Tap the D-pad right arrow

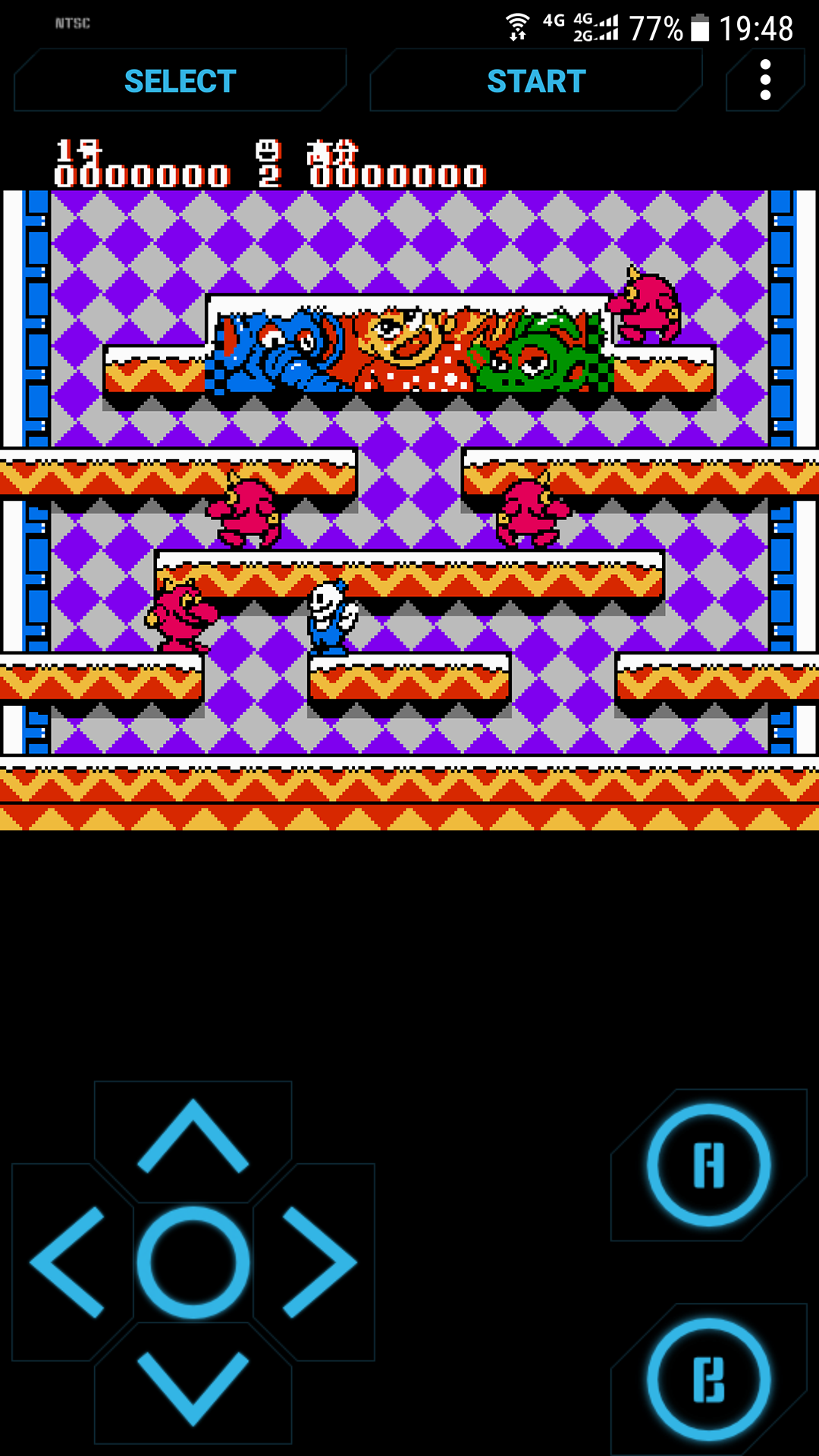(318, 1262)
